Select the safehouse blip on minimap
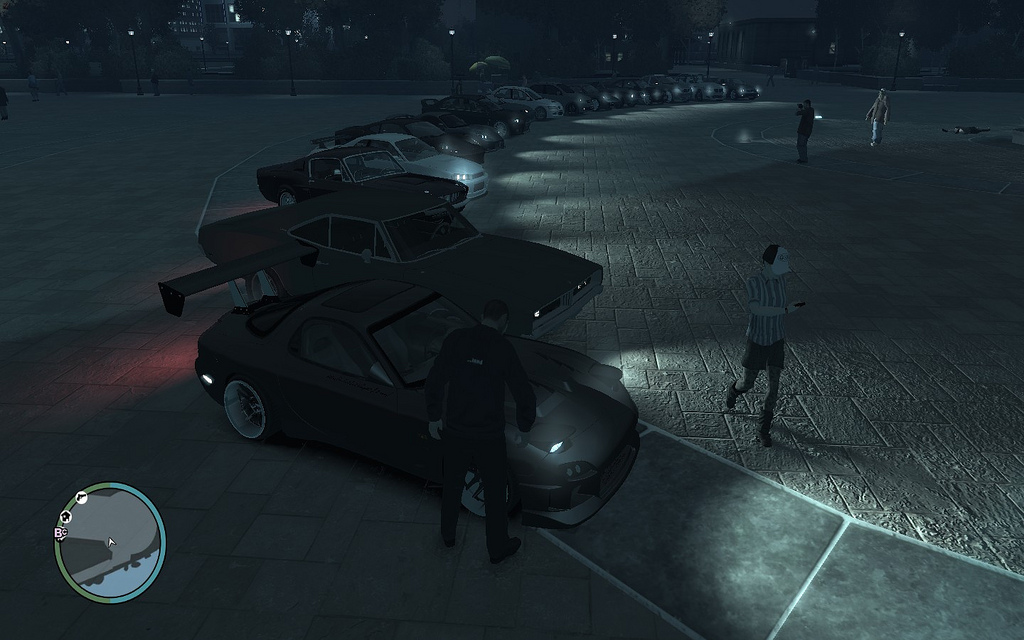Viewport: 1024px width, 640px height. [66, 516]
